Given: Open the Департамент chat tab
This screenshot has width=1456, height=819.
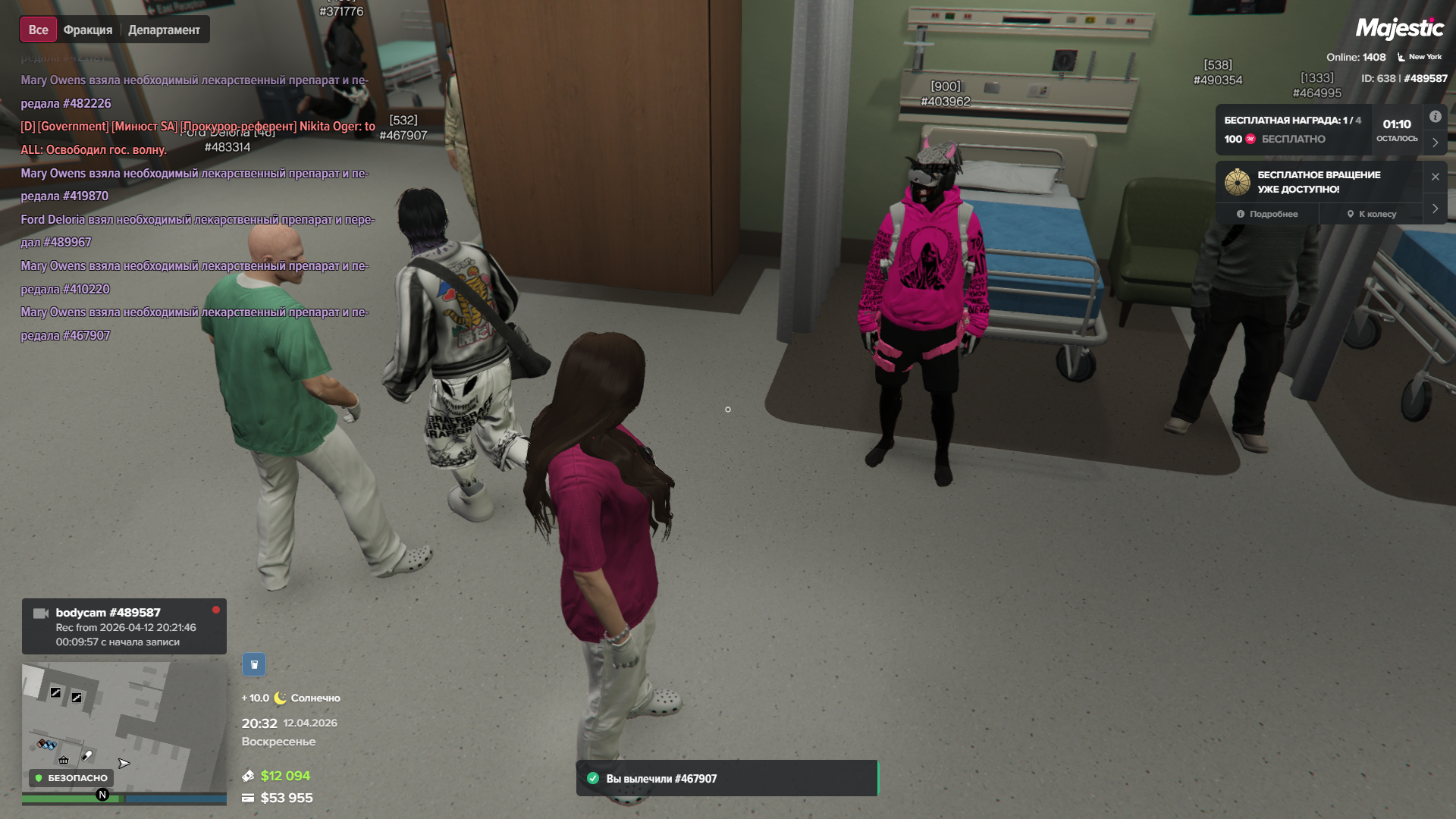Looking at the screenshot, I should point(164,30).
